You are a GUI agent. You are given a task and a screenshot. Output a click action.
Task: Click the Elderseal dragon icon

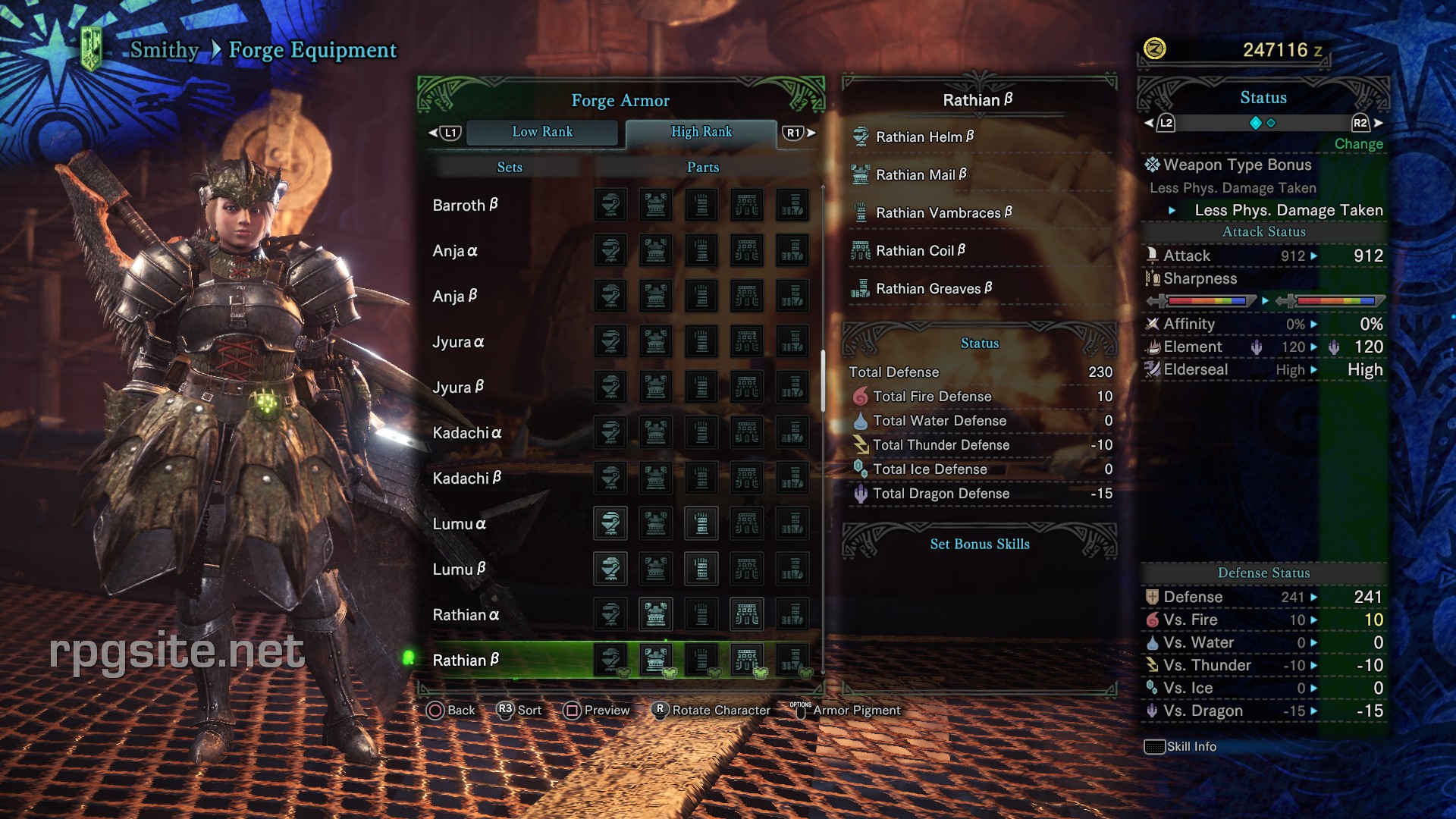pyautogui.click(x=1153, y=369)
